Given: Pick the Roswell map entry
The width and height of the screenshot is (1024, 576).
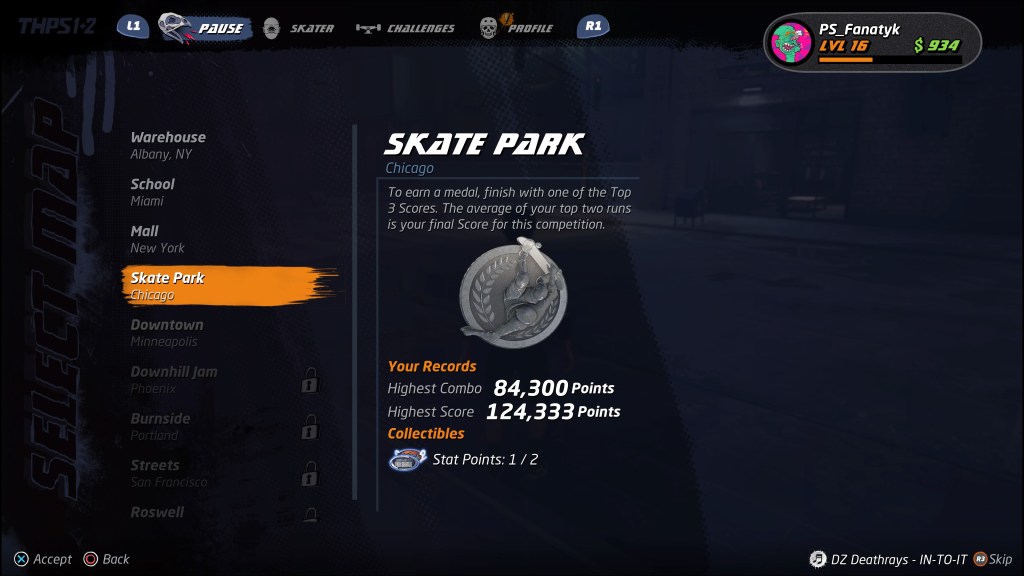Looking at the screenshot, I should pos(157,512).
